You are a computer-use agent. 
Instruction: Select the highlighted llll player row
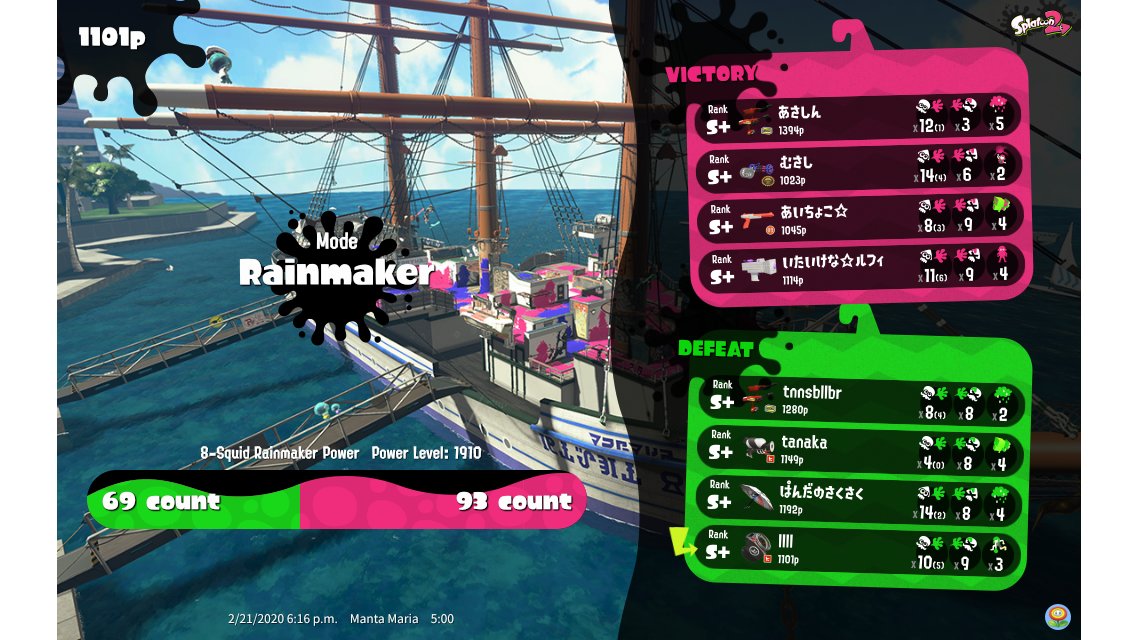click(858, 551)
